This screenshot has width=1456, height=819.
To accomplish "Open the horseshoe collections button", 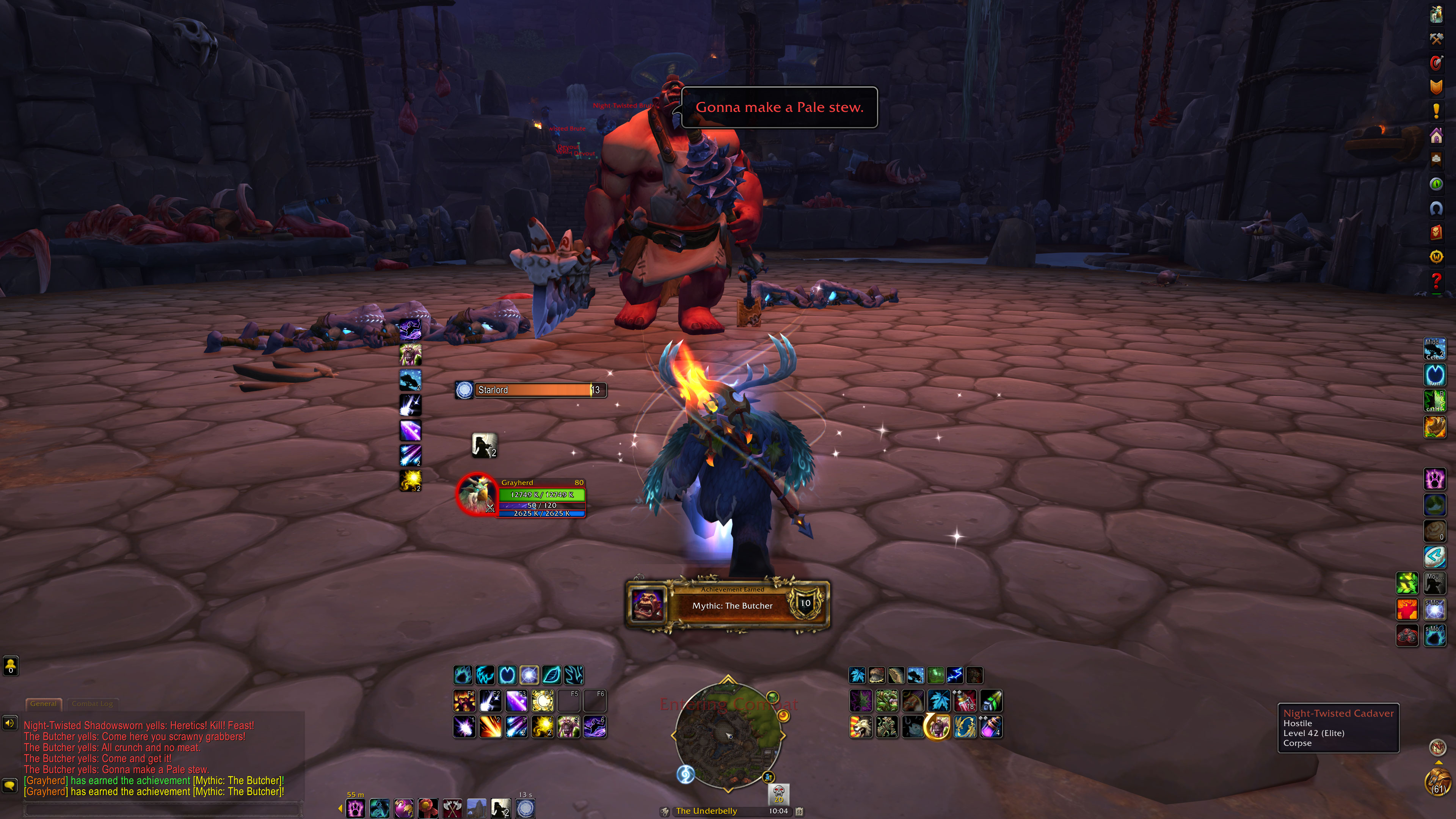I will [x=1436, y=209].
